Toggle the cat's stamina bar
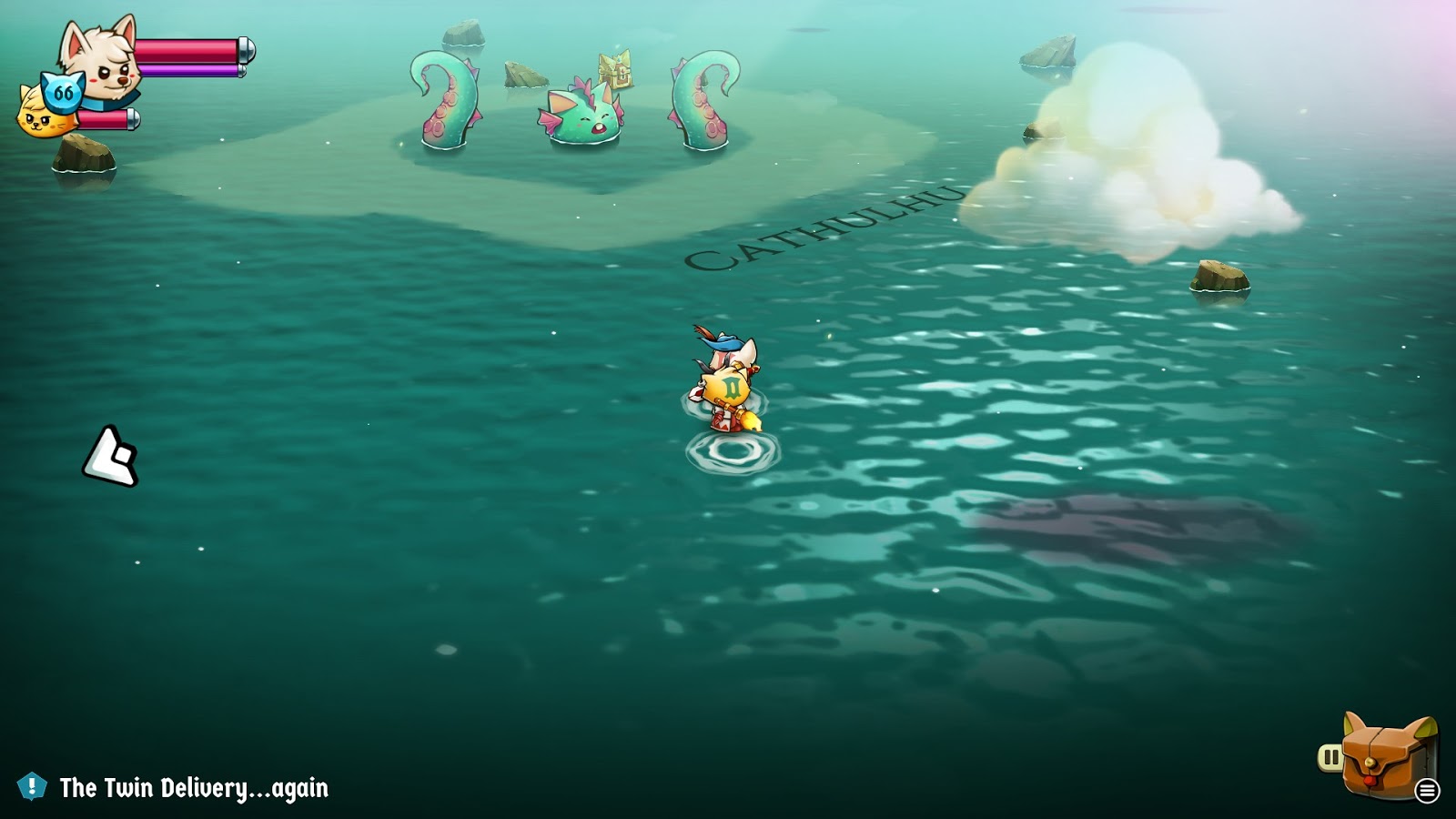 [109, 121]
